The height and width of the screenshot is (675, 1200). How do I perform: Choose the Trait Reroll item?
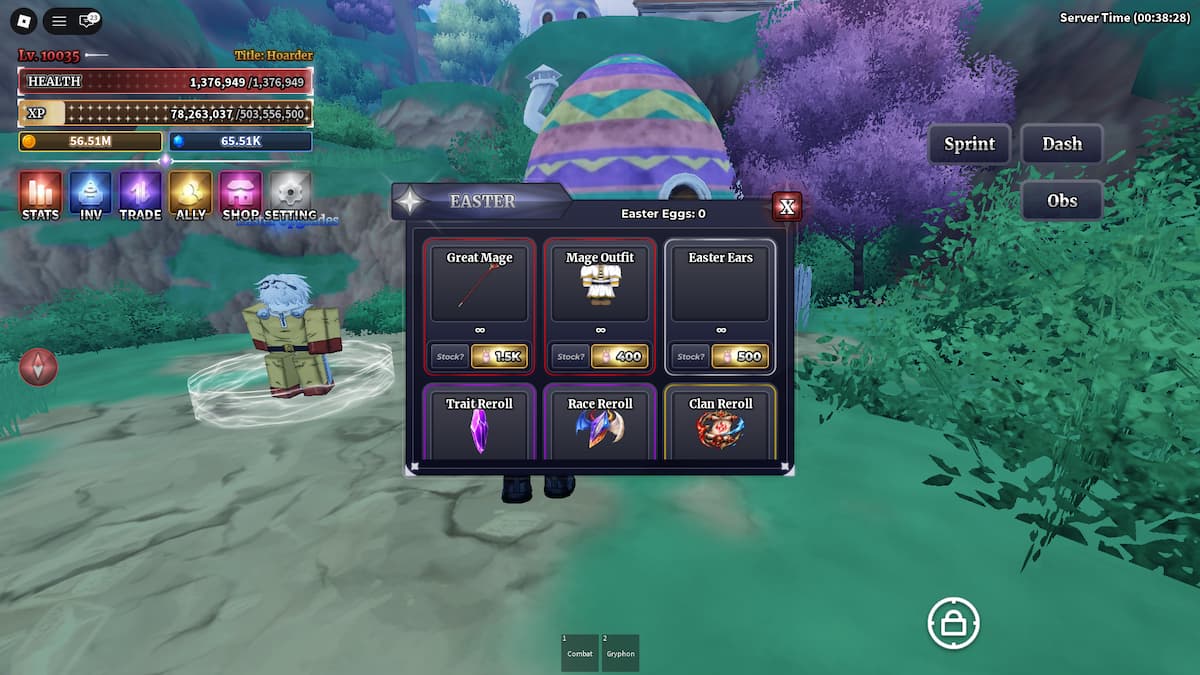click(479, 424)
